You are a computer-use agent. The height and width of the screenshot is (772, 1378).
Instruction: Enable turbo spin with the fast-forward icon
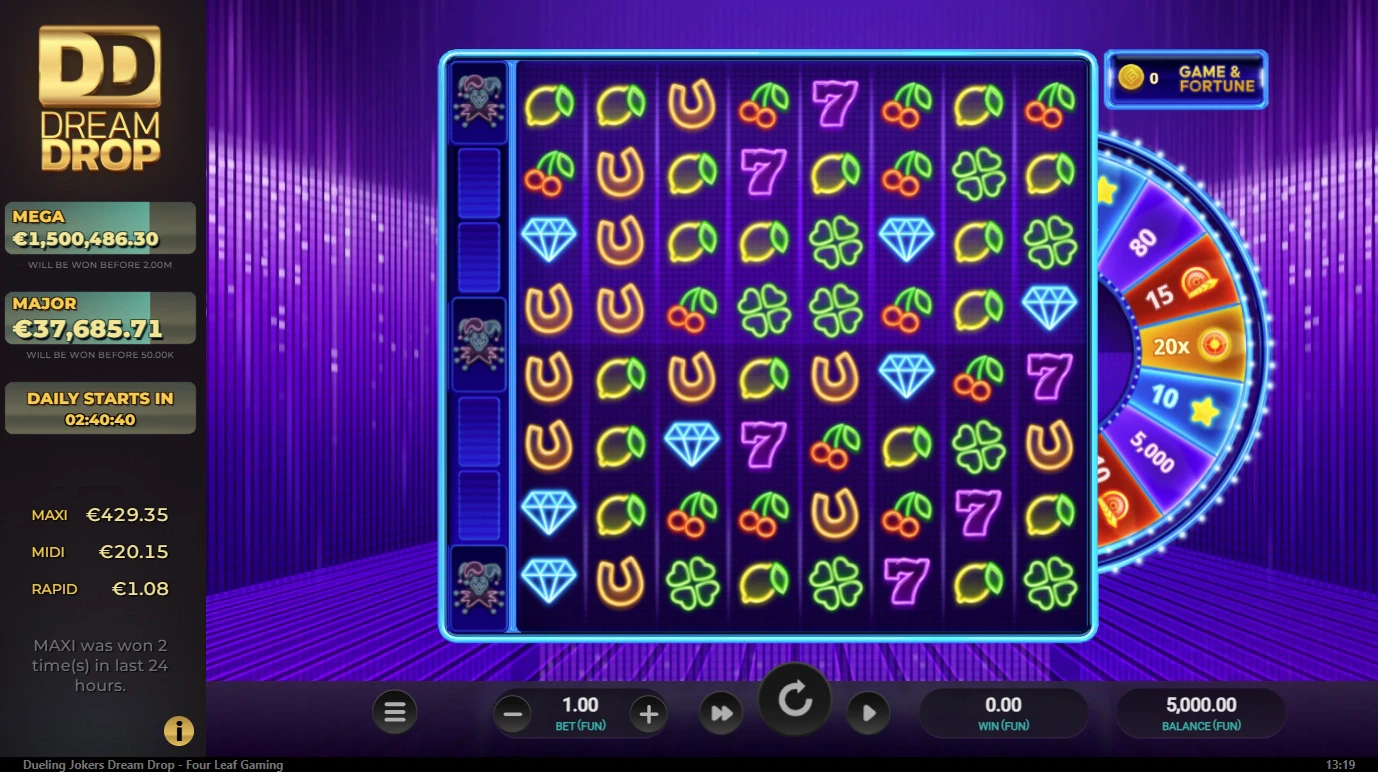coord(721,712)
